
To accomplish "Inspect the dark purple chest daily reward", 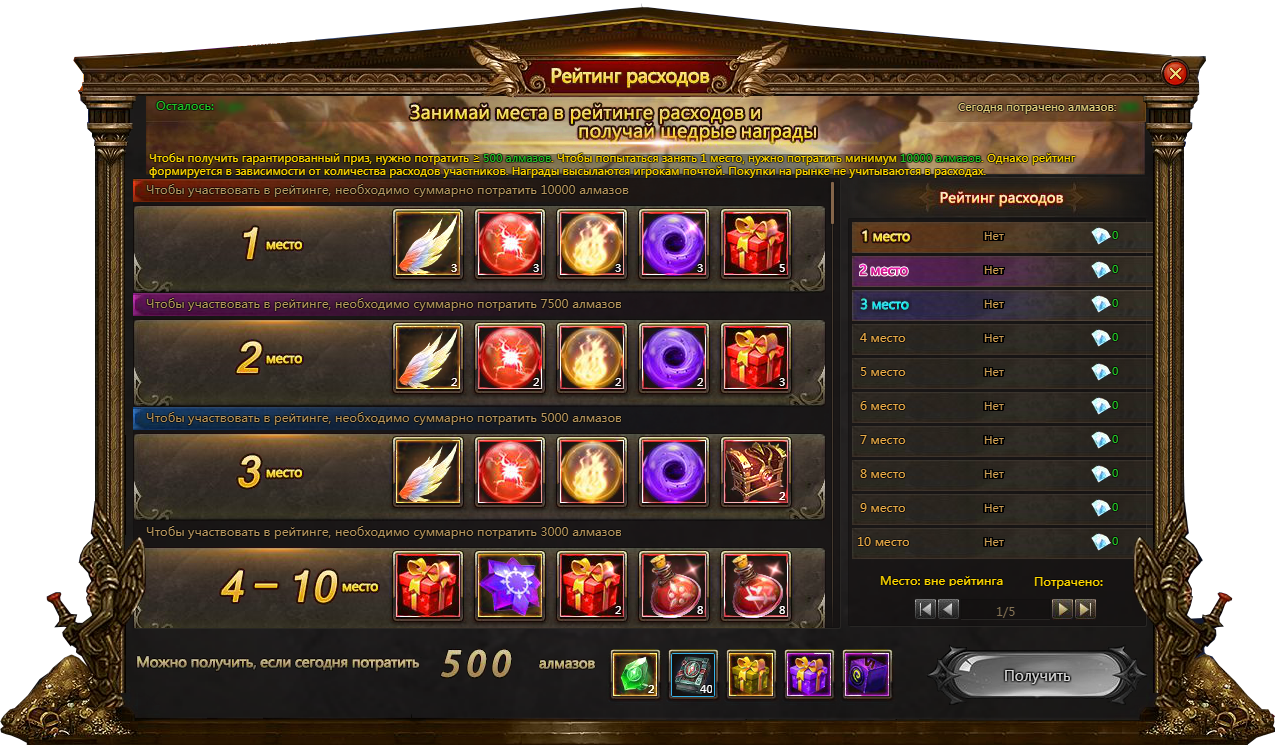I will pos(867,674).
